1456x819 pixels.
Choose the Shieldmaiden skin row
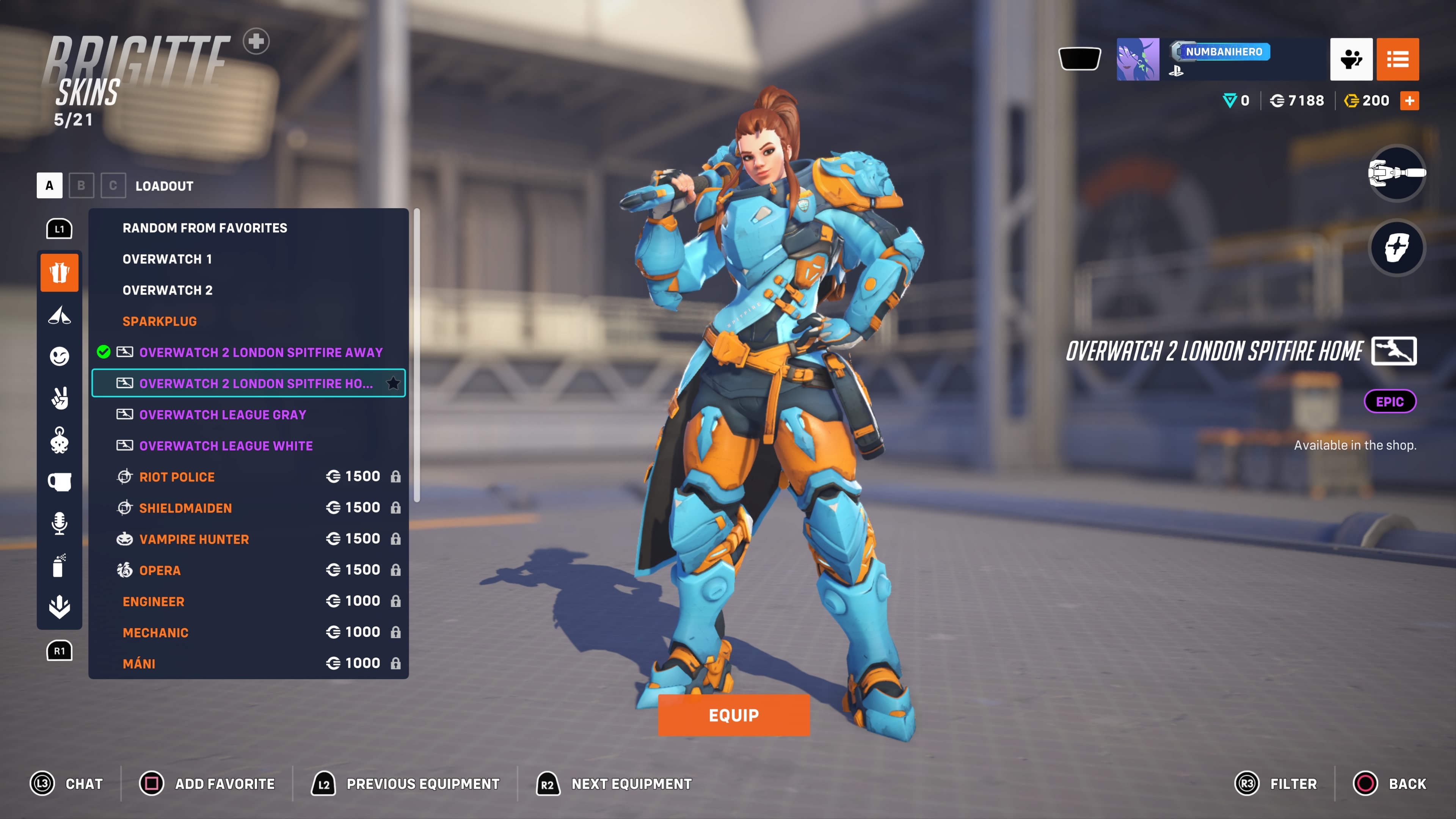click(x=185, y=508)
